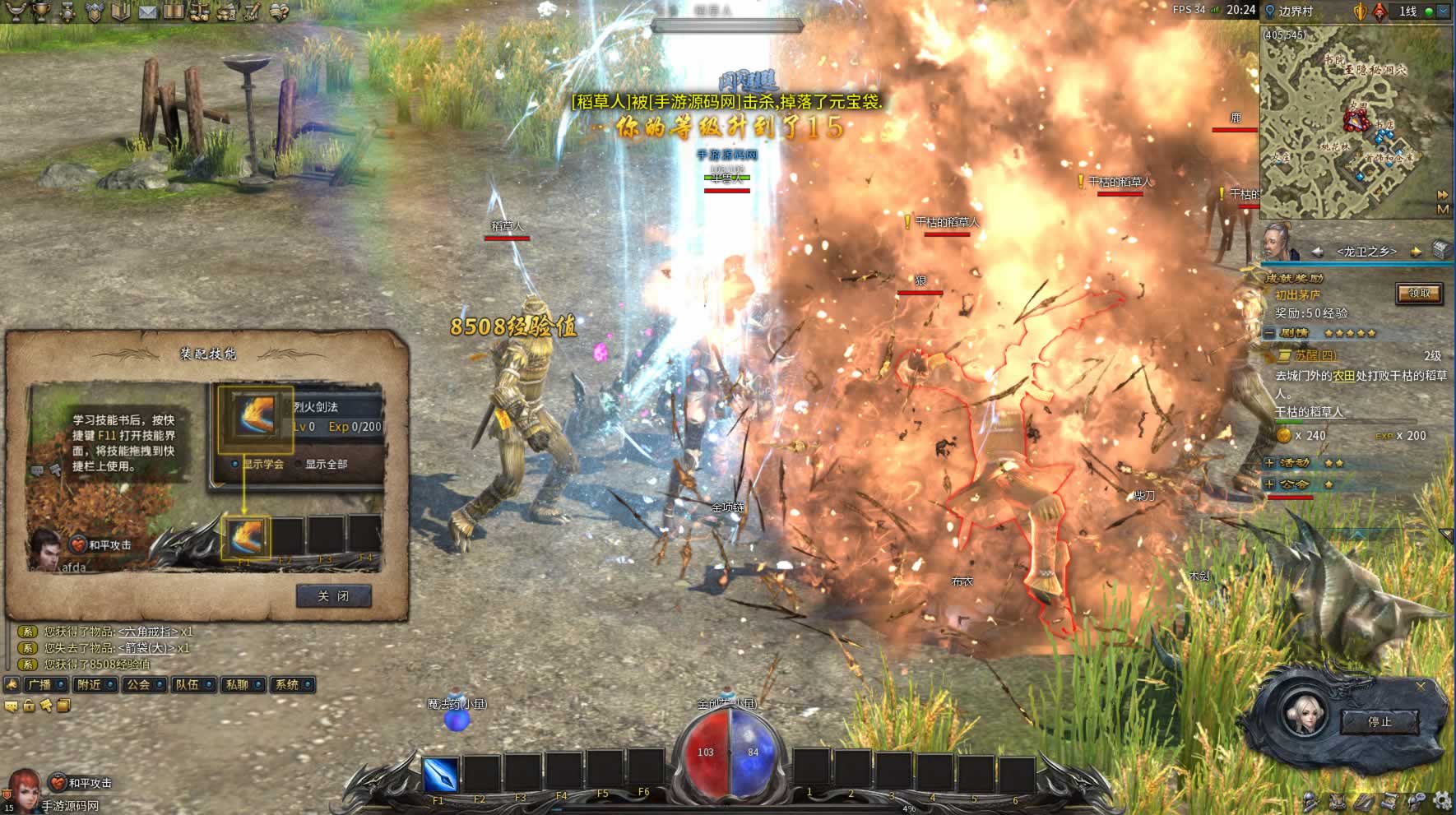Select the 队伍 chat tab
Viewport: 1456px width, 815px height.
pos(188,684)
